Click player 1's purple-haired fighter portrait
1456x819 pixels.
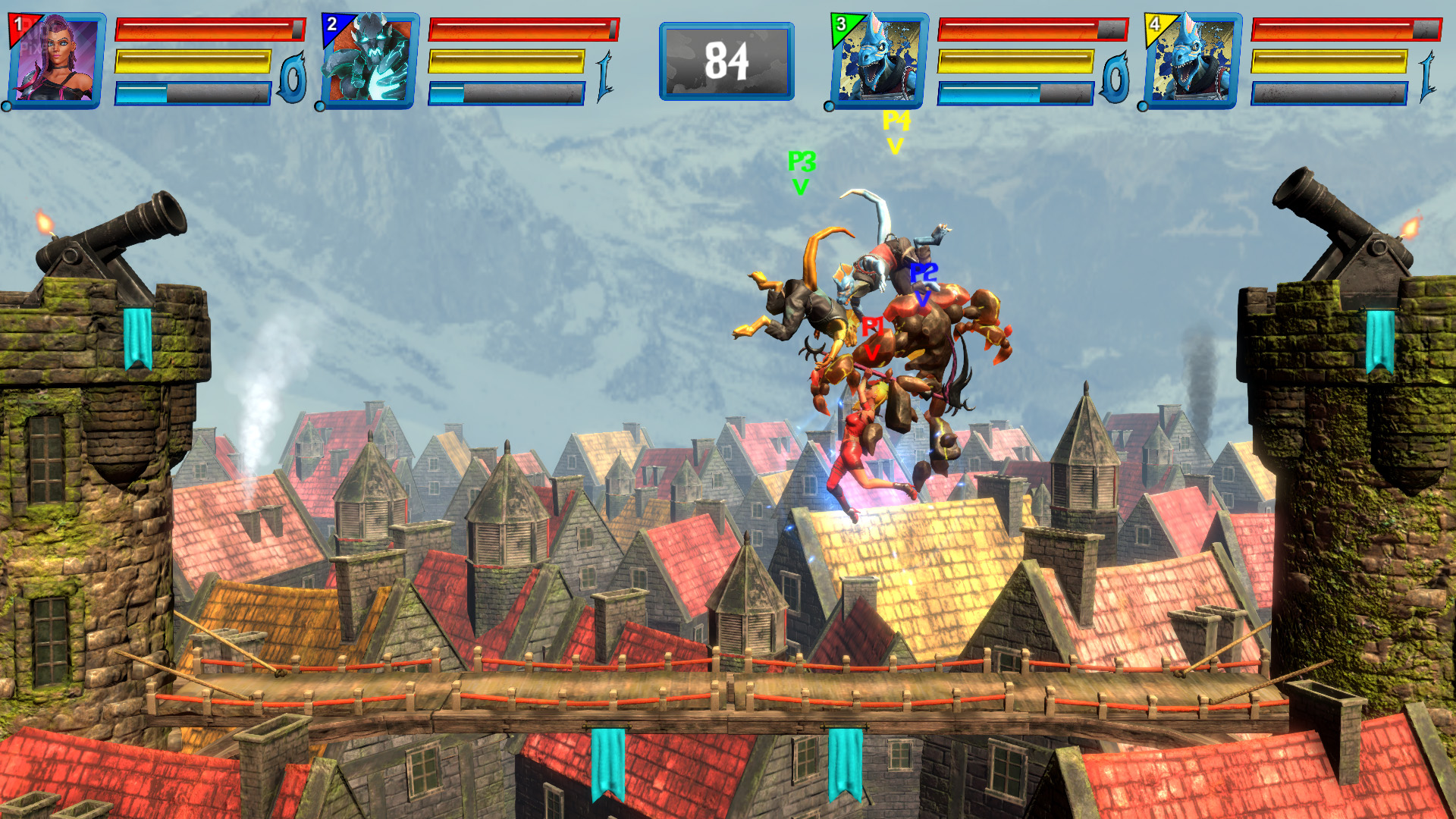(x=57, y=61)
